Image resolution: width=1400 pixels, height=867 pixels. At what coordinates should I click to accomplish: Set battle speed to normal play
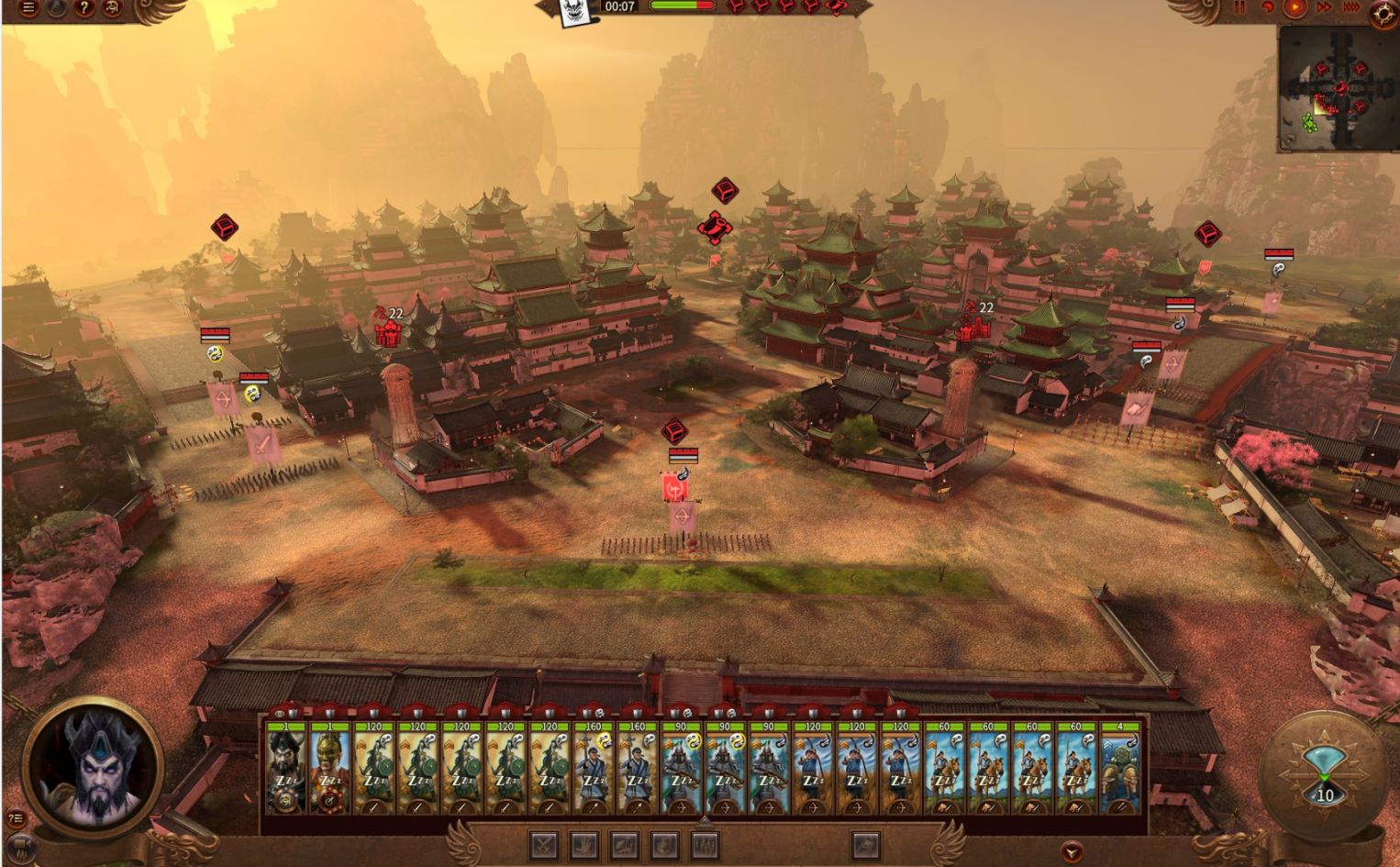pos(1294,7)
